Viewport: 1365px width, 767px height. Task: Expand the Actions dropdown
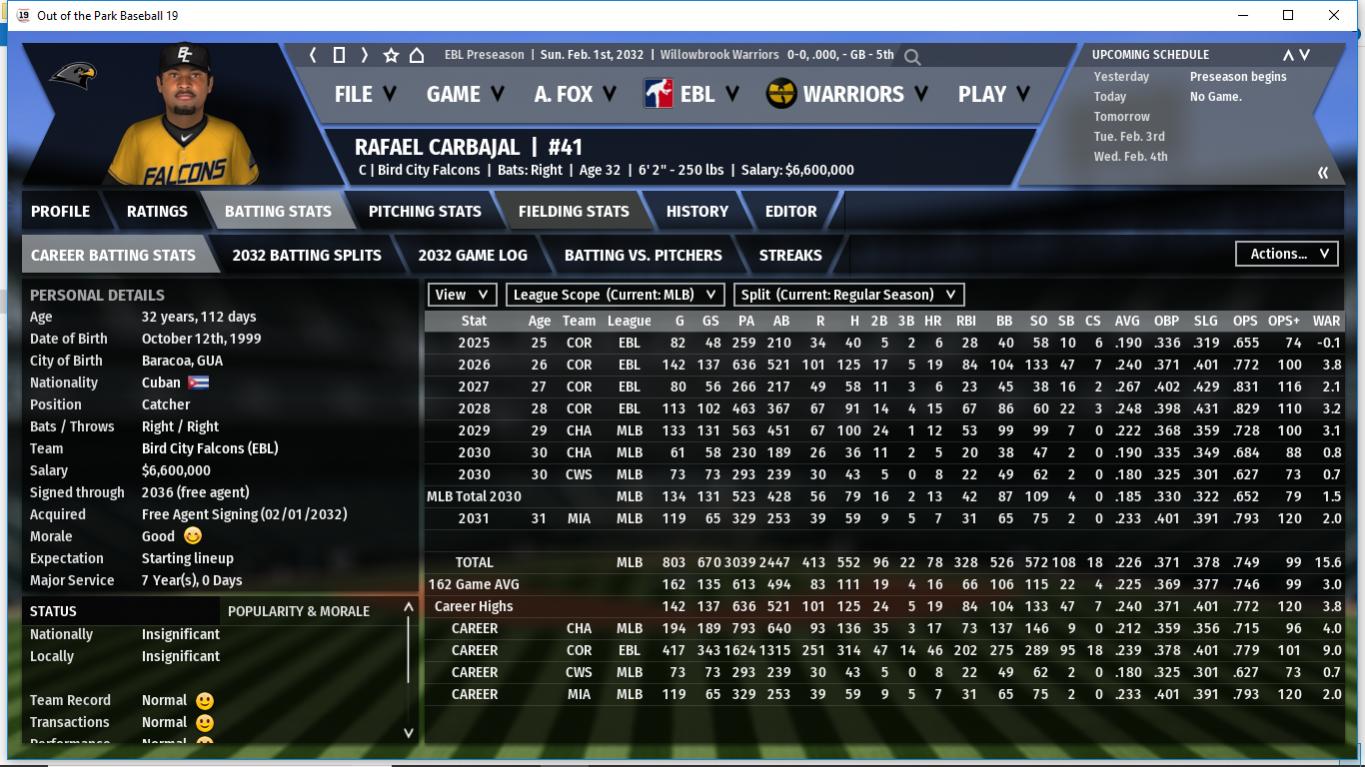coord(1288,254)
